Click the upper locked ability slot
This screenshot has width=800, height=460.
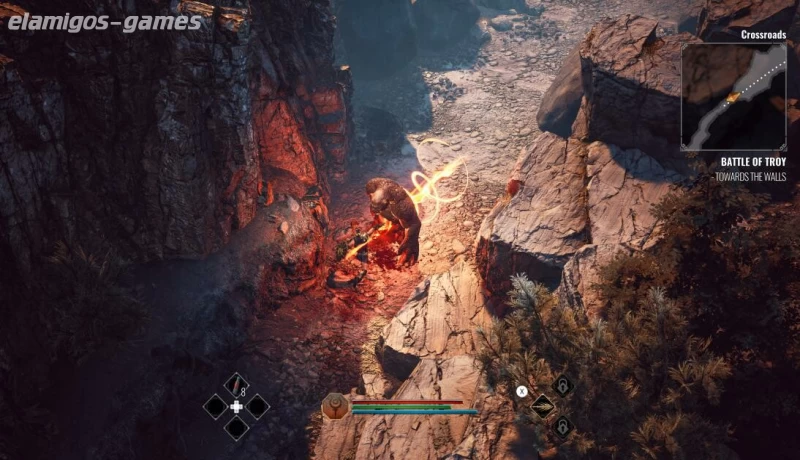563,386
